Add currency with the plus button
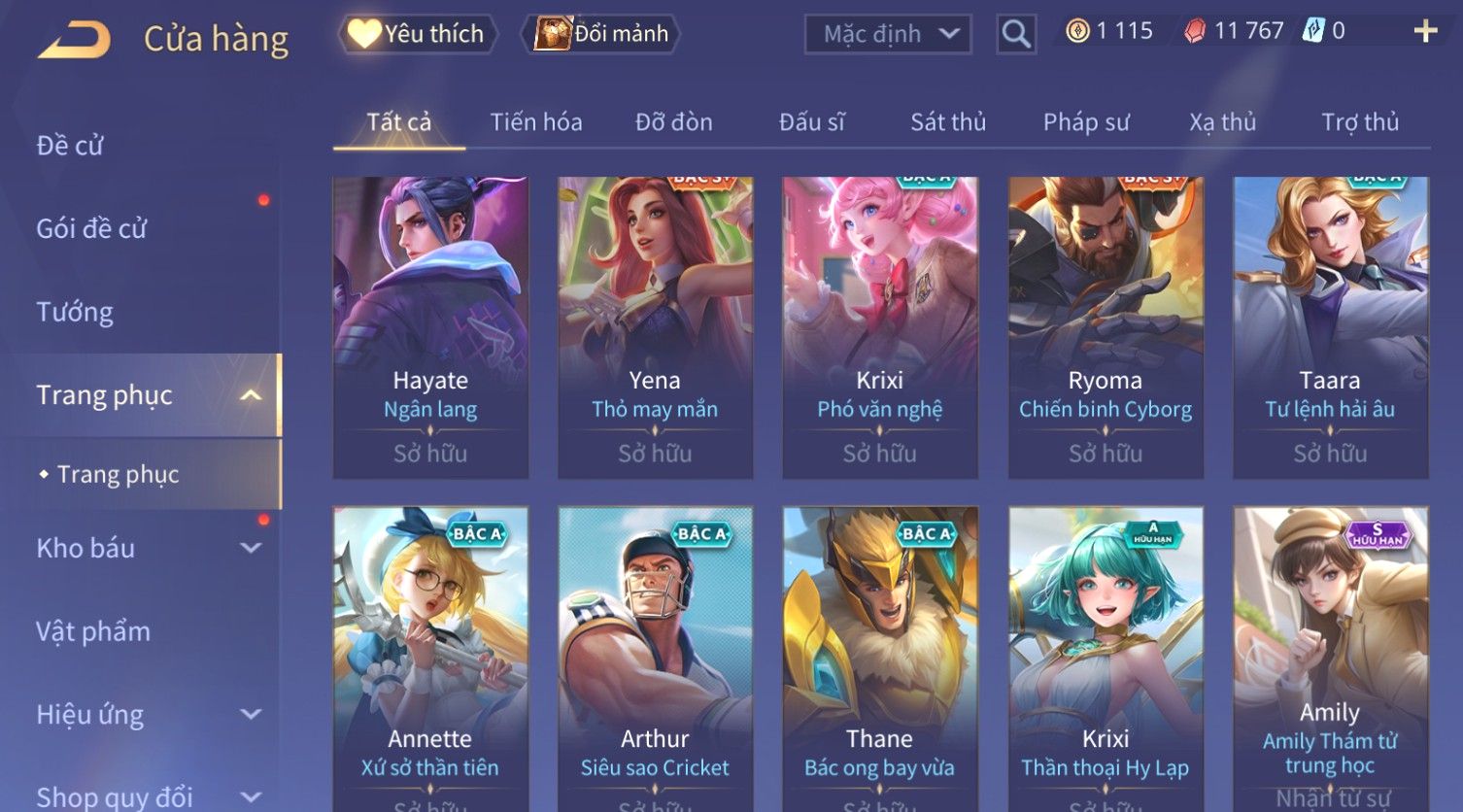This screenshot has height=812, width=1463. (1425, 32)
